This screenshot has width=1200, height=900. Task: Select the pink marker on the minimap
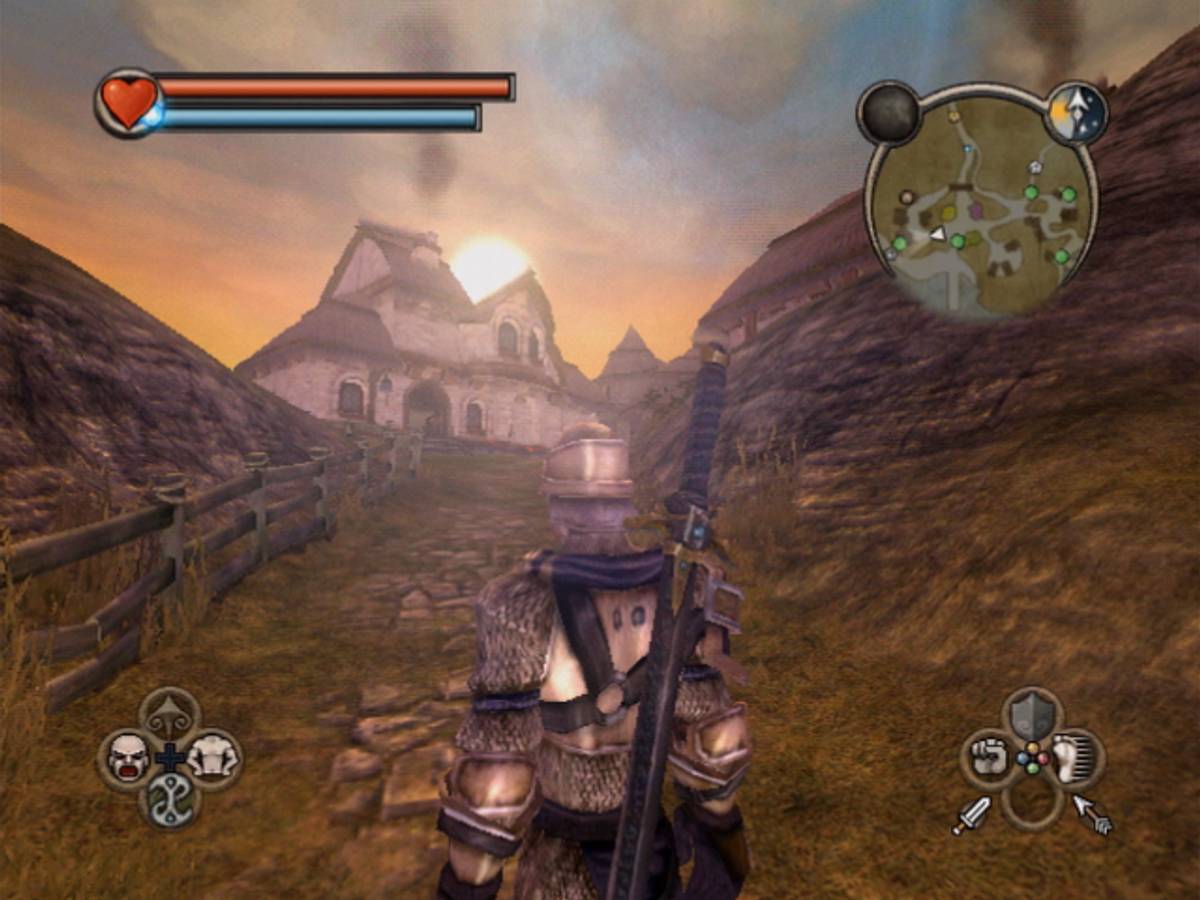976,210
